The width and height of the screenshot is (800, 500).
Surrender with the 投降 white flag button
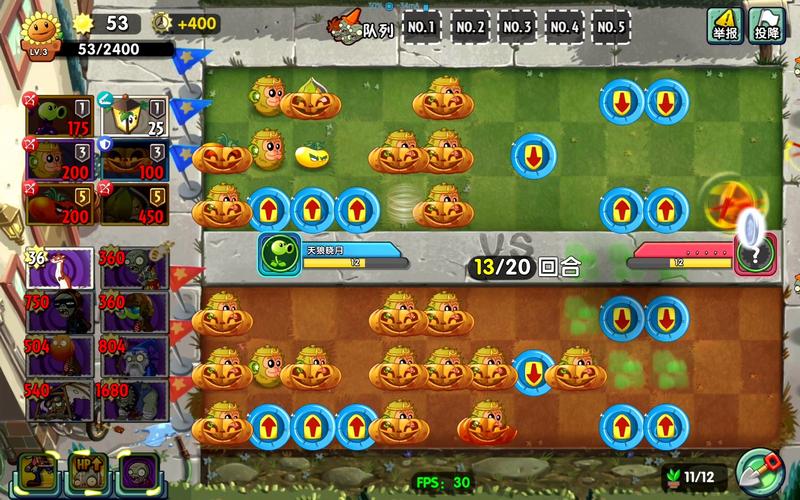[766, 24]
